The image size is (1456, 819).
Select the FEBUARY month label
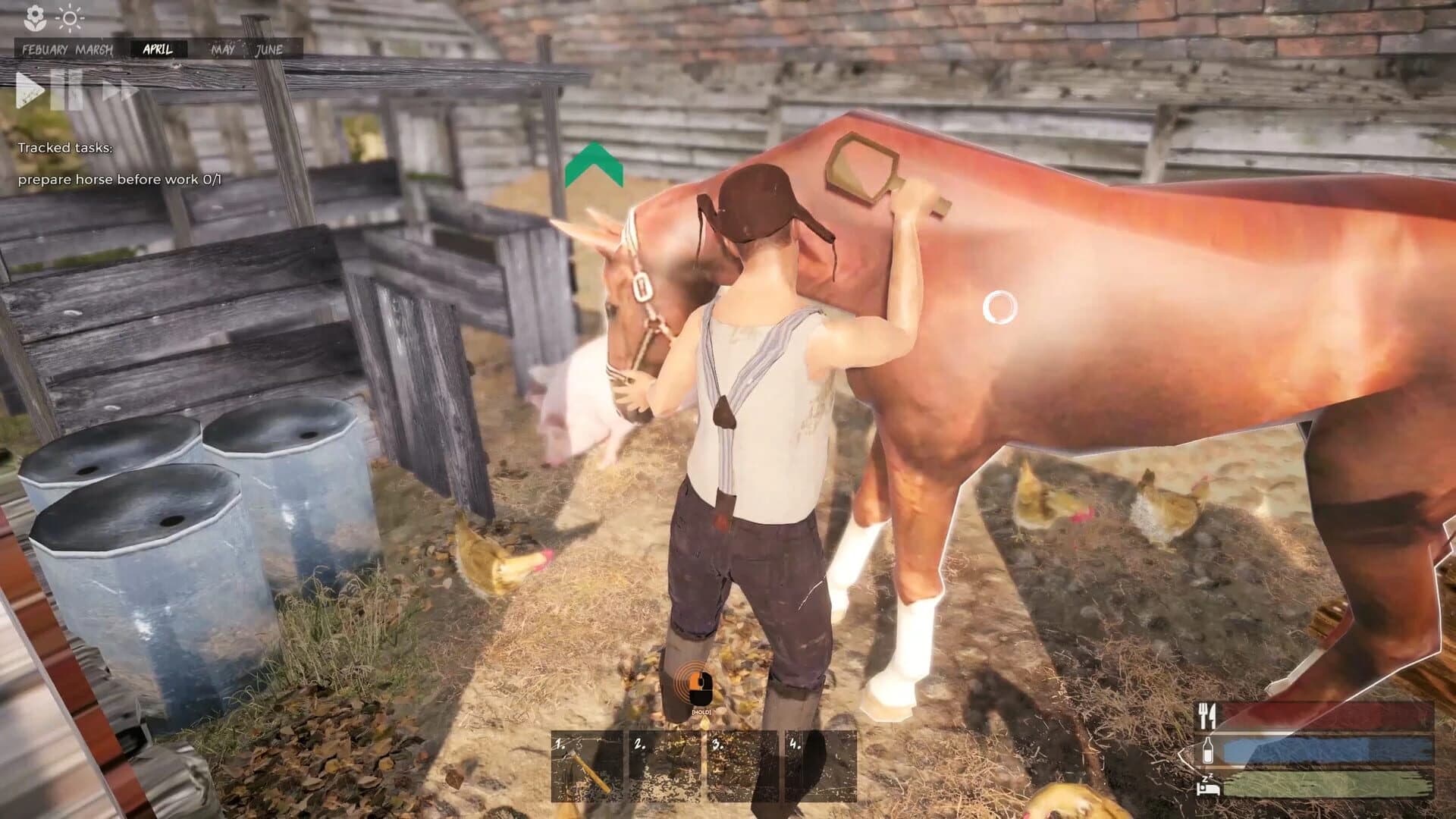pyautogui.click(x=45, y=49)
